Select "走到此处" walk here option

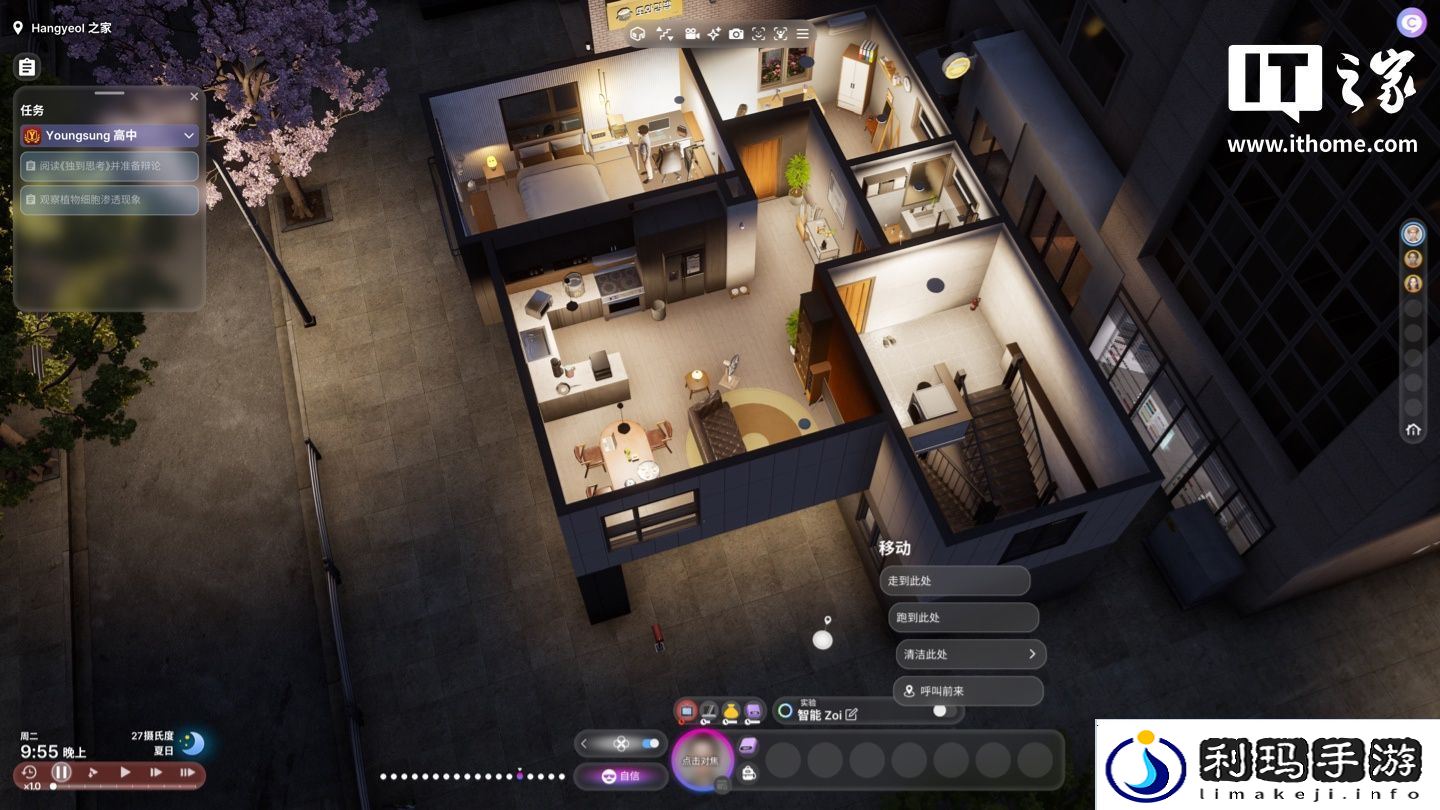954,581
